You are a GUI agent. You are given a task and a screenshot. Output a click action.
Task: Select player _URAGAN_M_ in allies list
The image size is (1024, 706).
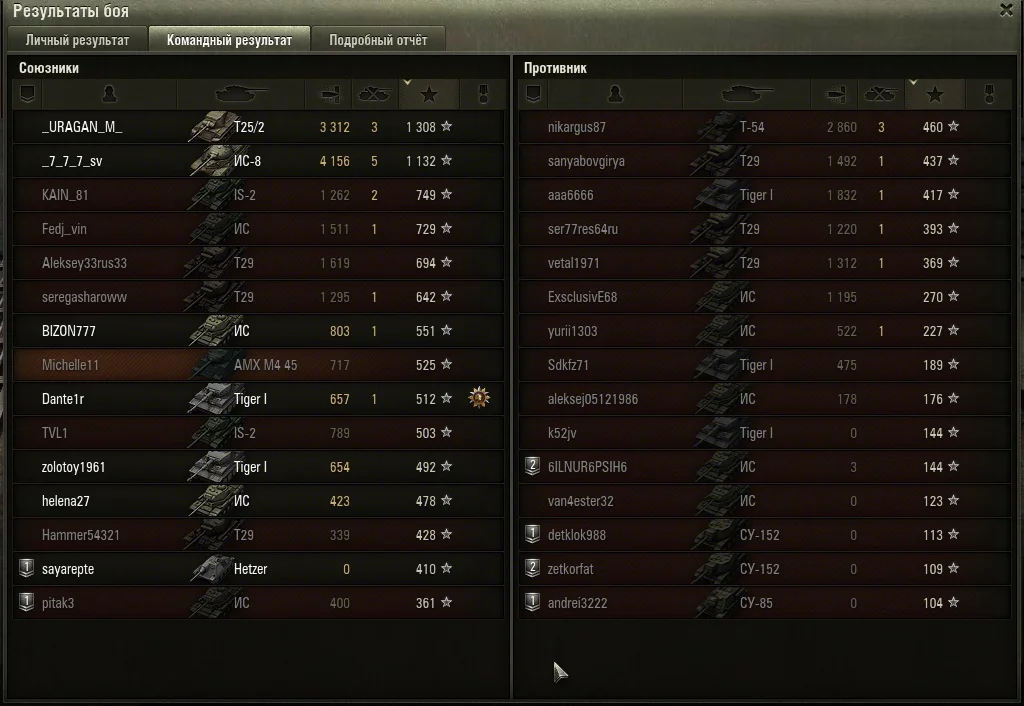[x=82, y=127]
